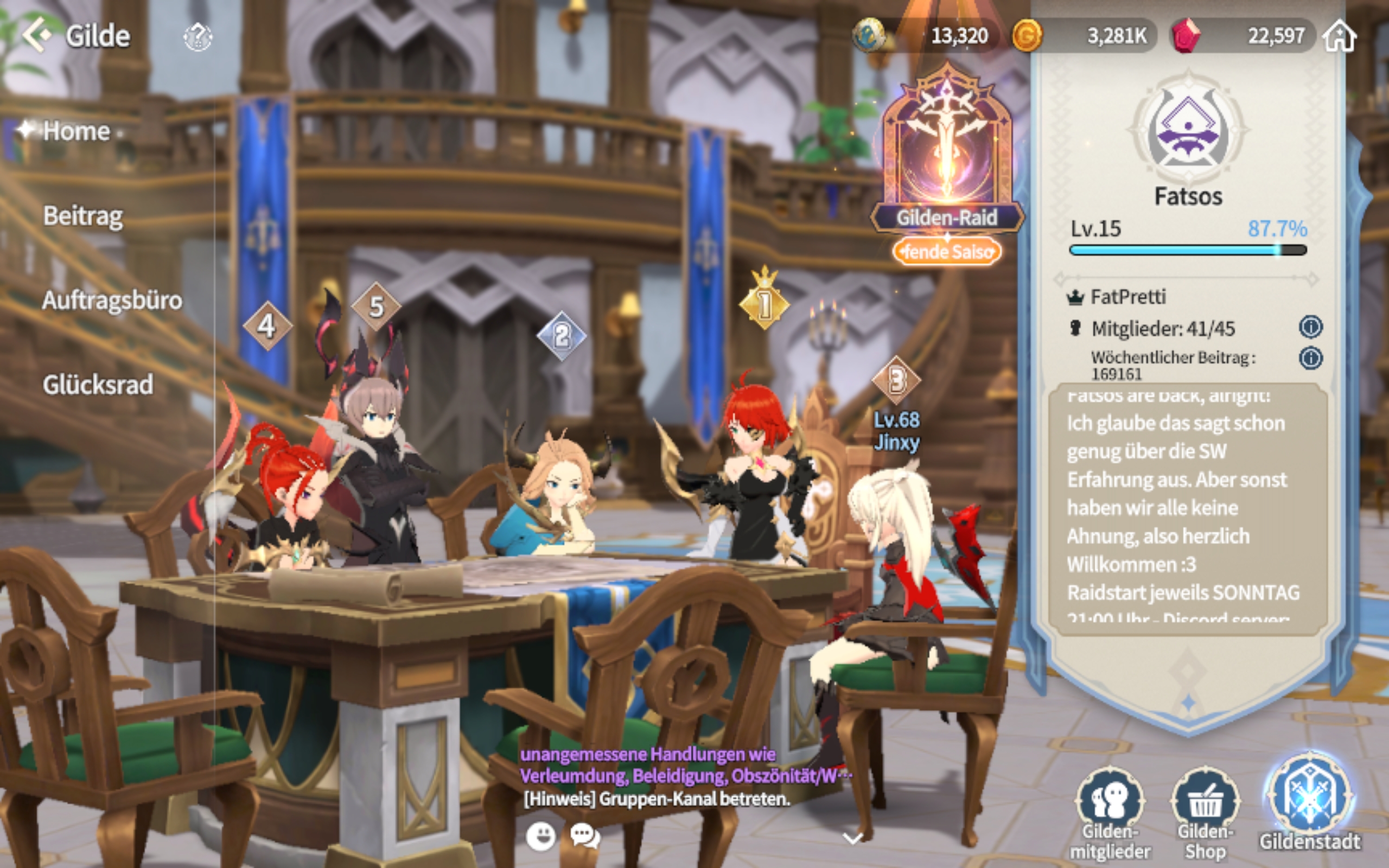Collapse chat with the down chevron
This screenshot has height=868, width=1389.
point(853,838)
